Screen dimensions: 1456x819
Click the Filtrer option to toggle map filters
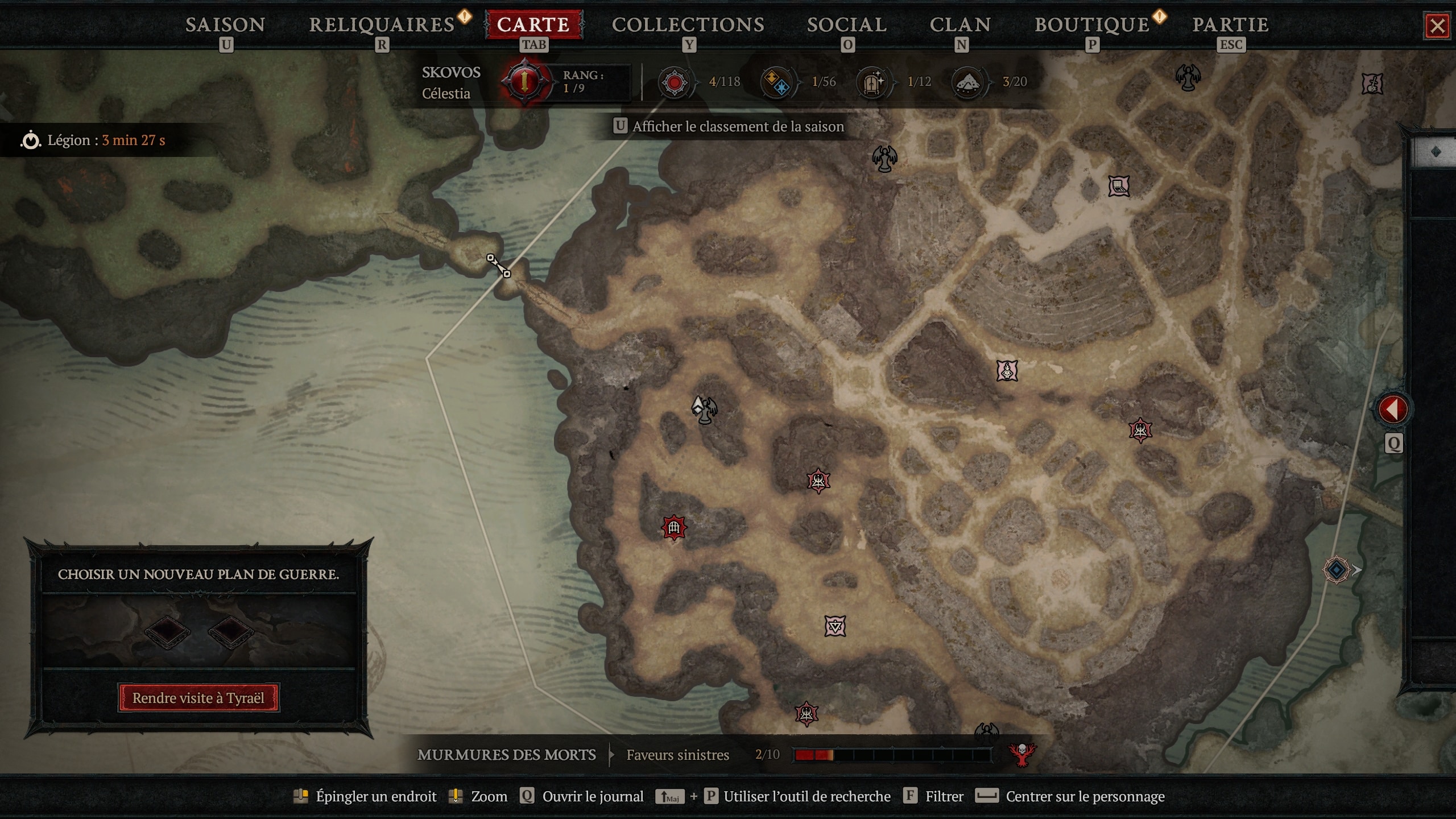[945, 796]
